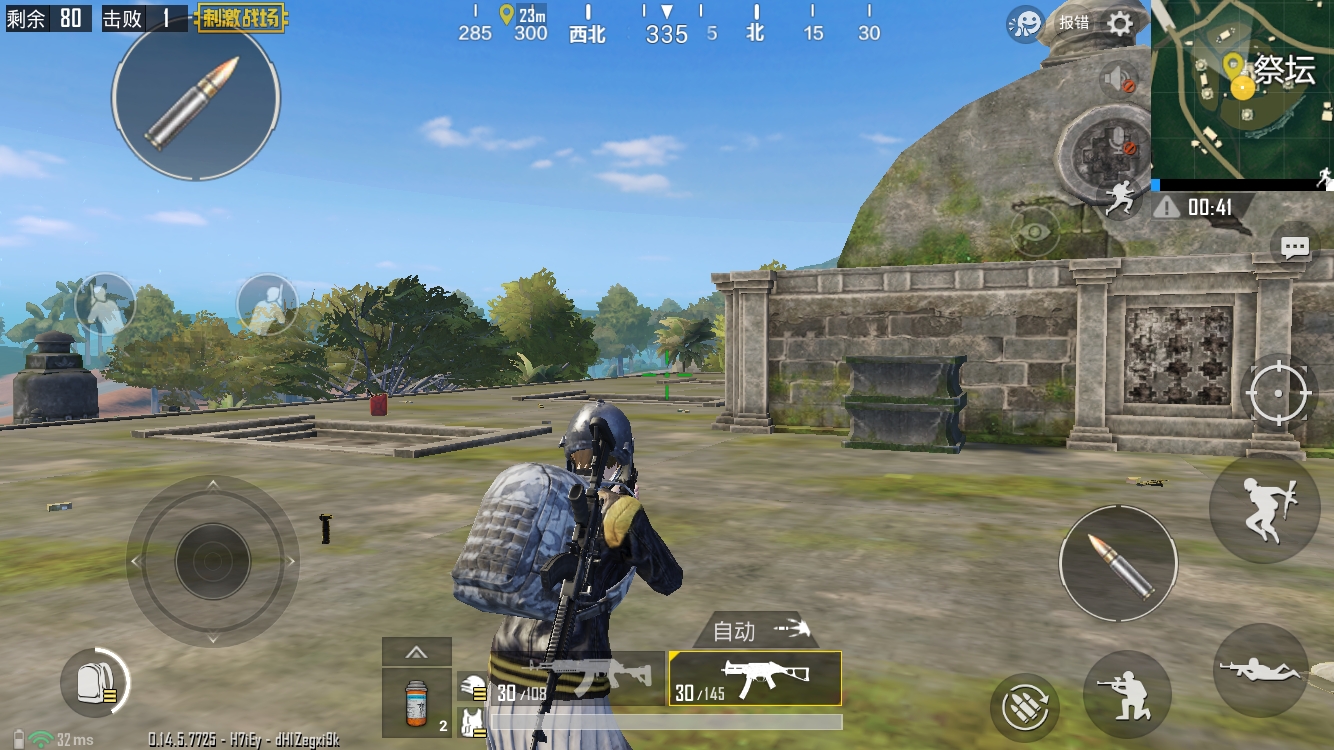
Task: Use the energy drink item
Action: coord(416,703)
